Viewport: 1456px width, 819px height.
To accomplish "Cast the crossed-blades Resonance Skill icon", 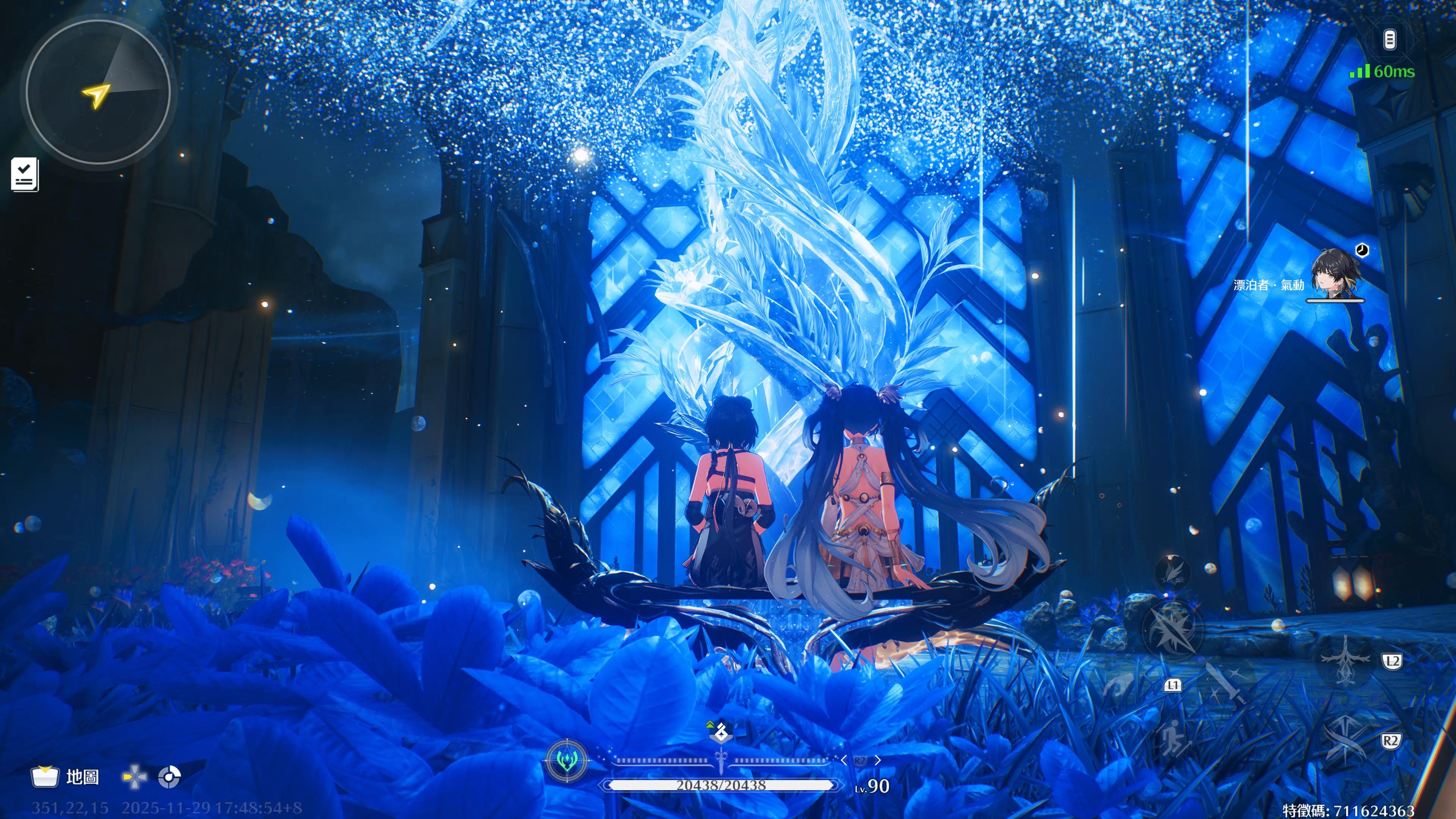I will point(1346,739).
